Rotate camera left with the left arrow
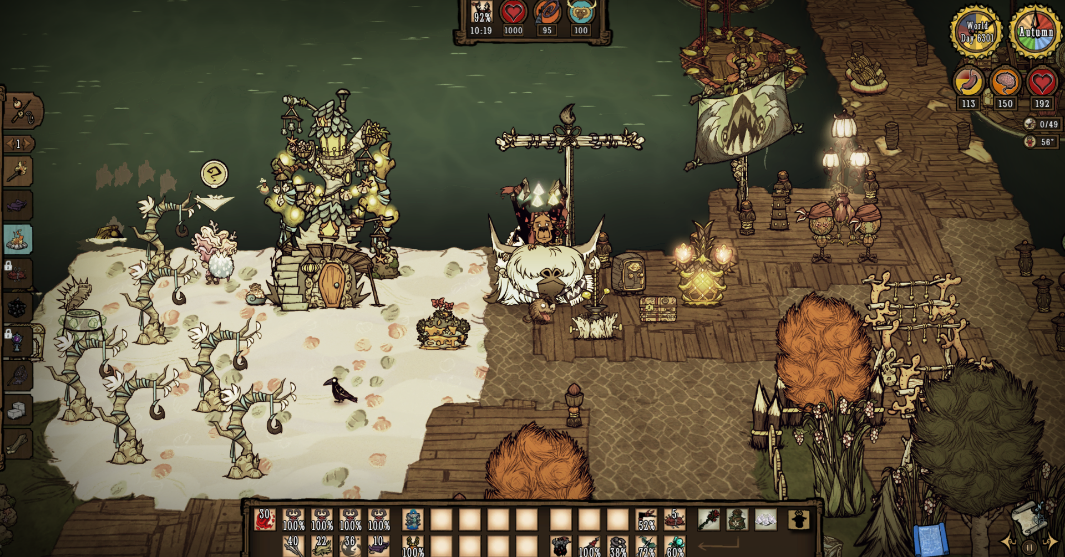This screenshot has height=557, width=1065. (x=1008, y=541)
